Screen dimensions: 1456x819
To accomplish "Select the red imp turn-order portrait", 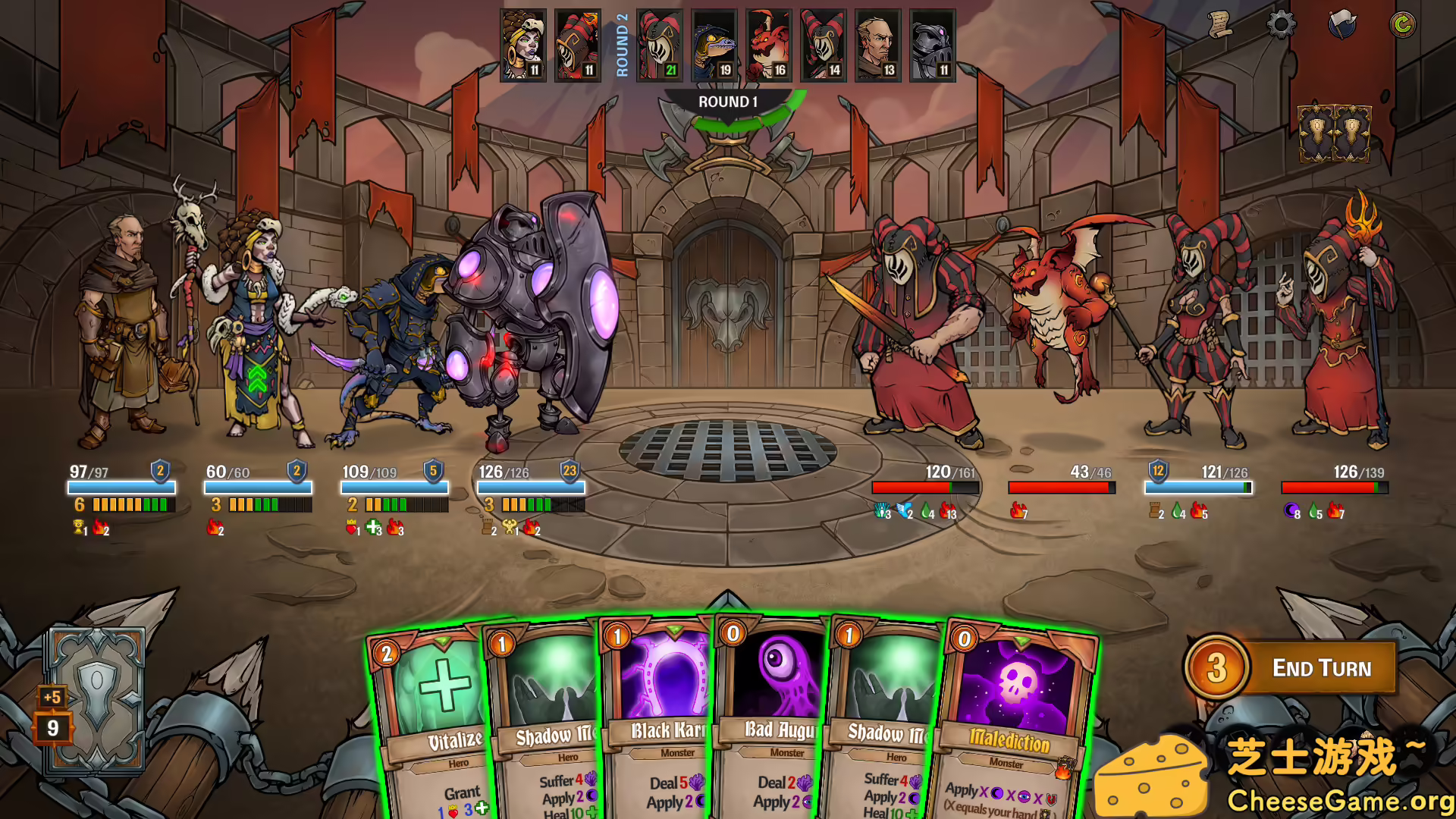I will (x=769, y=45).
